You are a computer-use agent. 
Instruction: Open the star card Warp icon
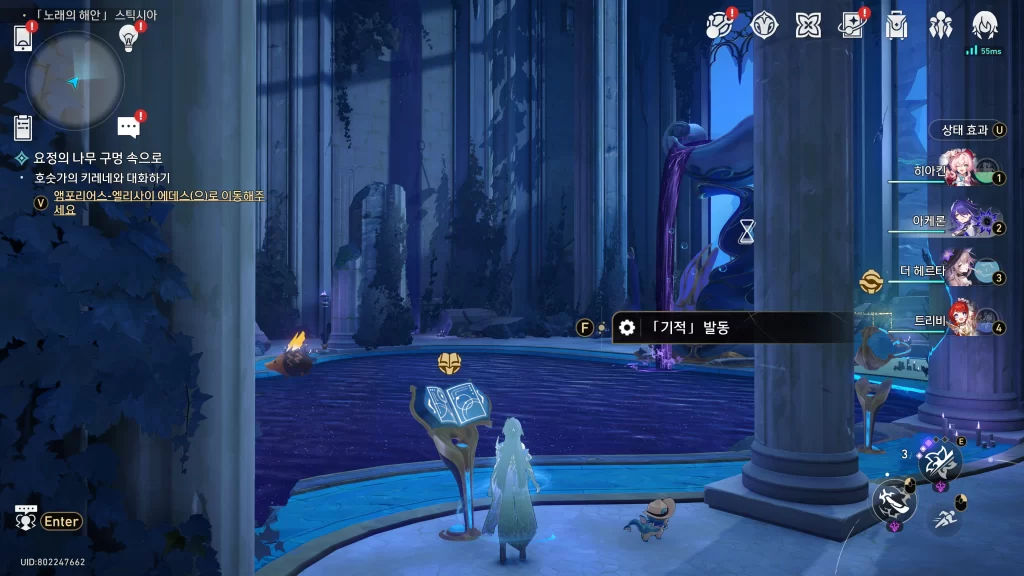pos(852,25)
